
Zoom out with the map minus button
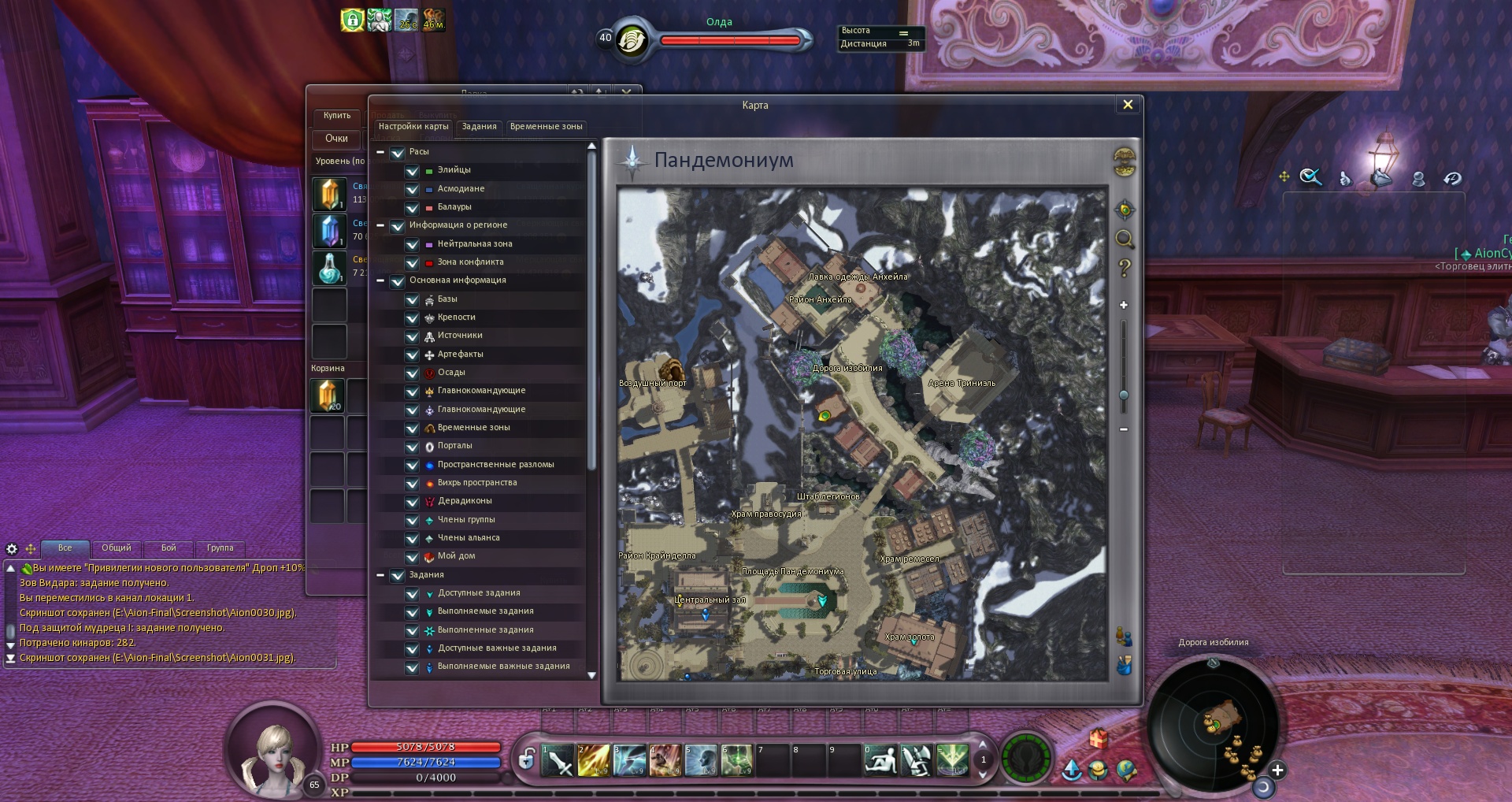coord(1124,429)
